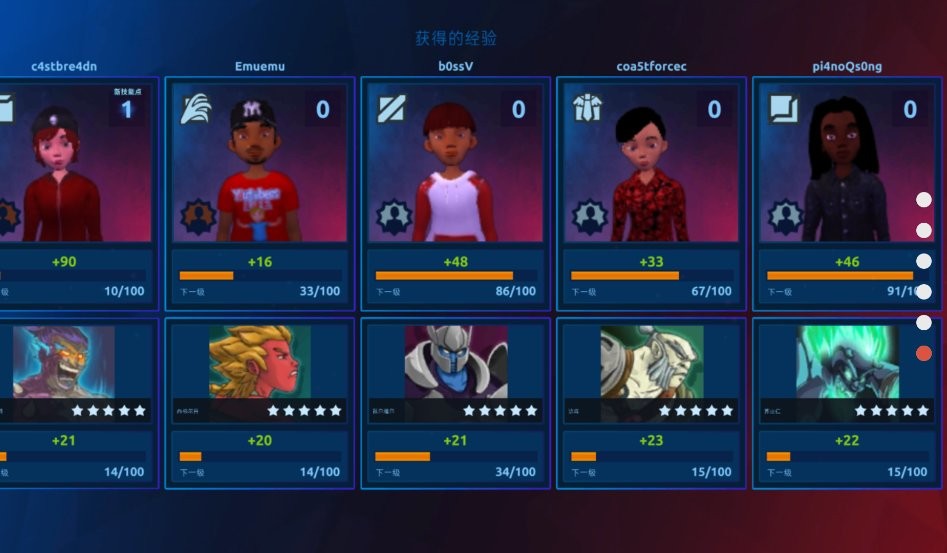947x553 pixels.
Task: Choose the green glowing ghost hero portrait
Action: [846, 362]
